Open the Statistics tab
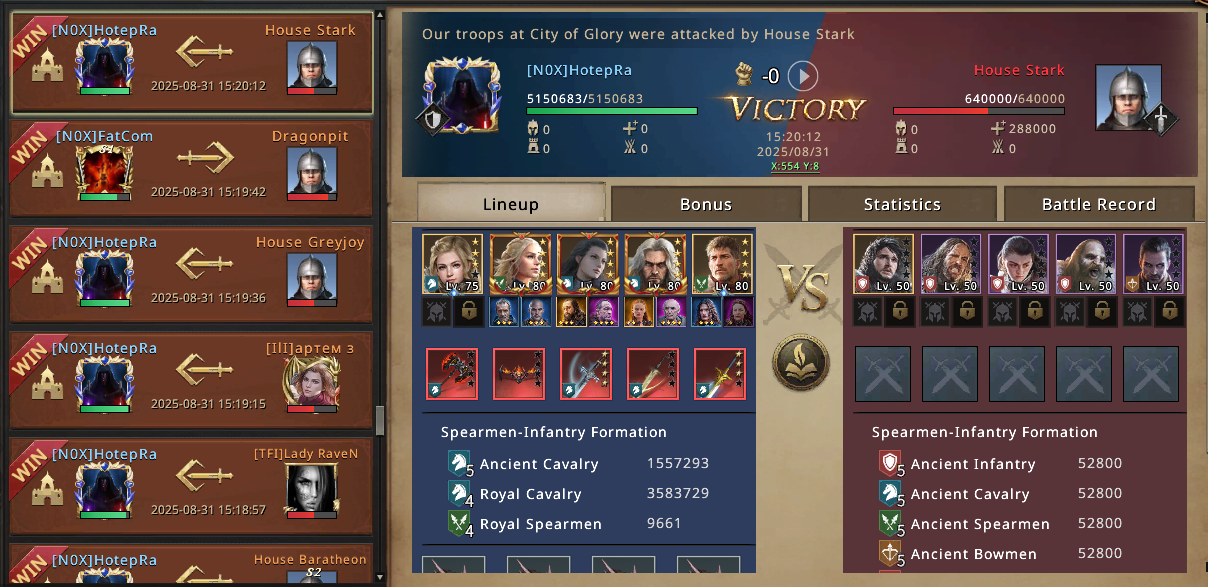Image resolution: width=1208 pixels, height=587 pixels. pos(902,204)
